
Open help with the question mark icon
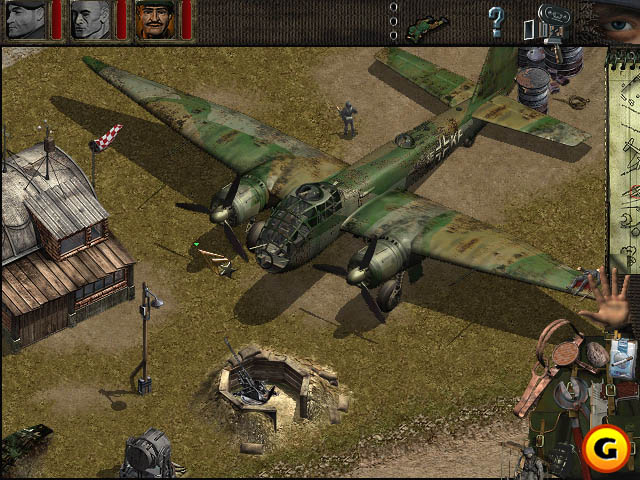pos(495,21)
